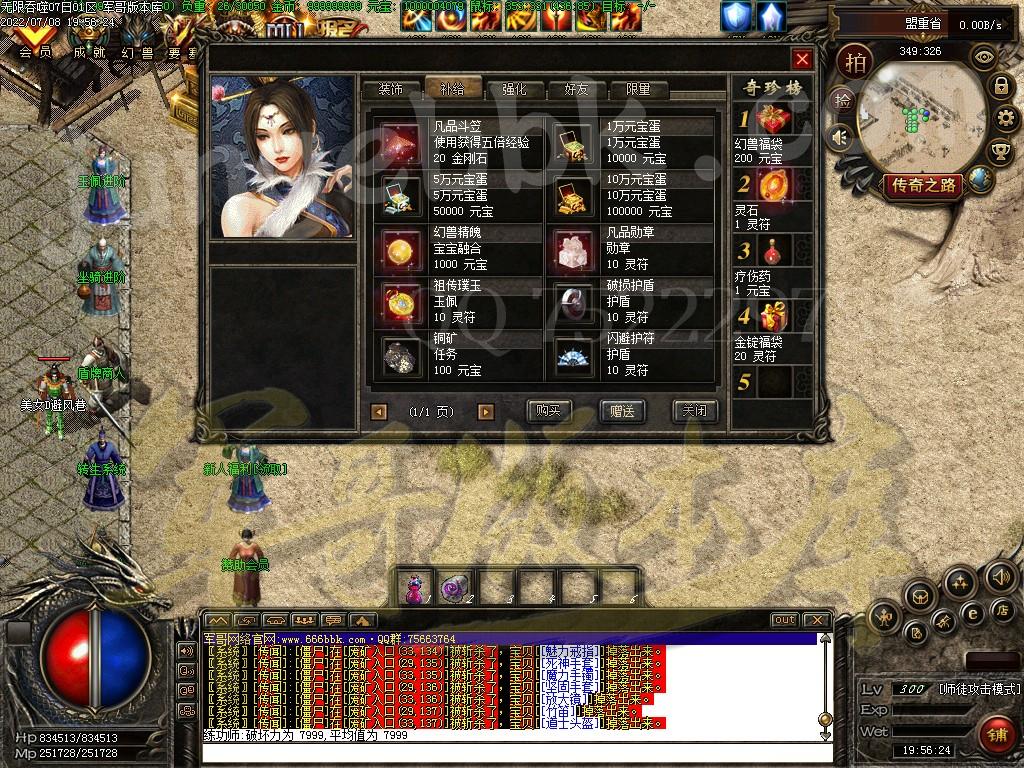This screenshot has width=1024, height=768.
Task: Click the chat window's out button
Action: [x=784, y=620]
